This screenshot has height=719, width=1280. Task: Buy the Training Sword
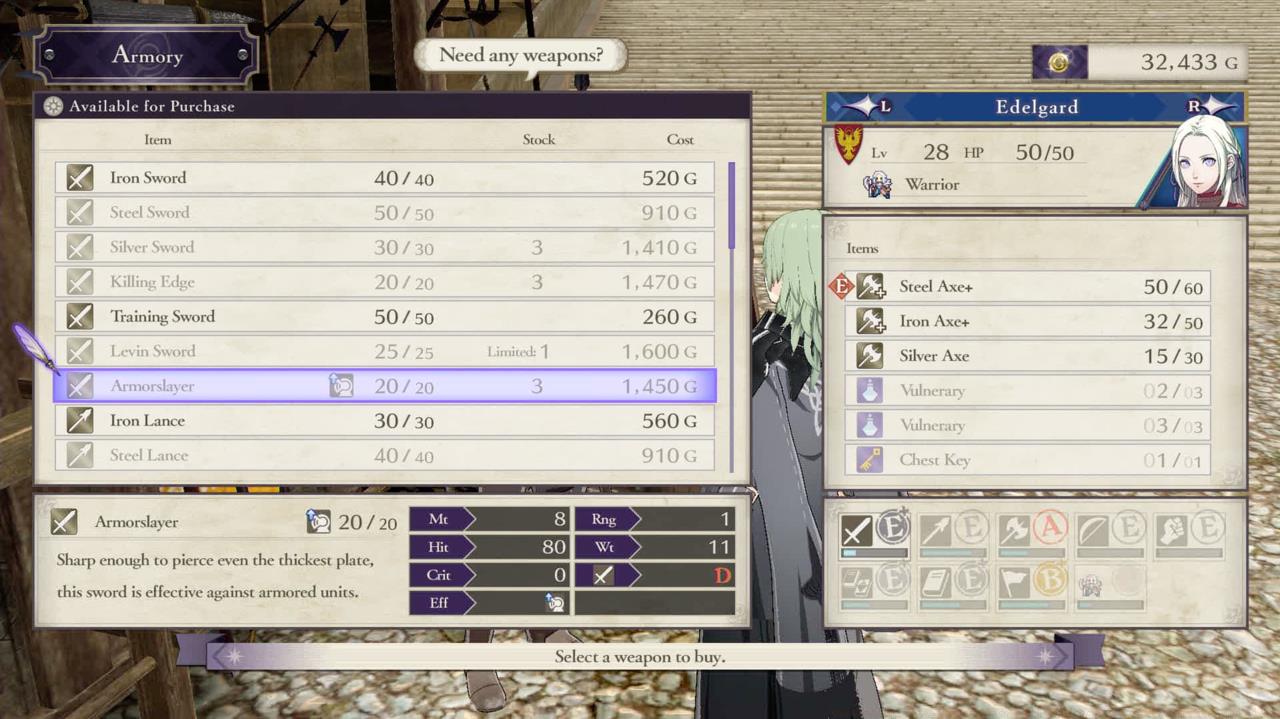click(x=385, y=317)
